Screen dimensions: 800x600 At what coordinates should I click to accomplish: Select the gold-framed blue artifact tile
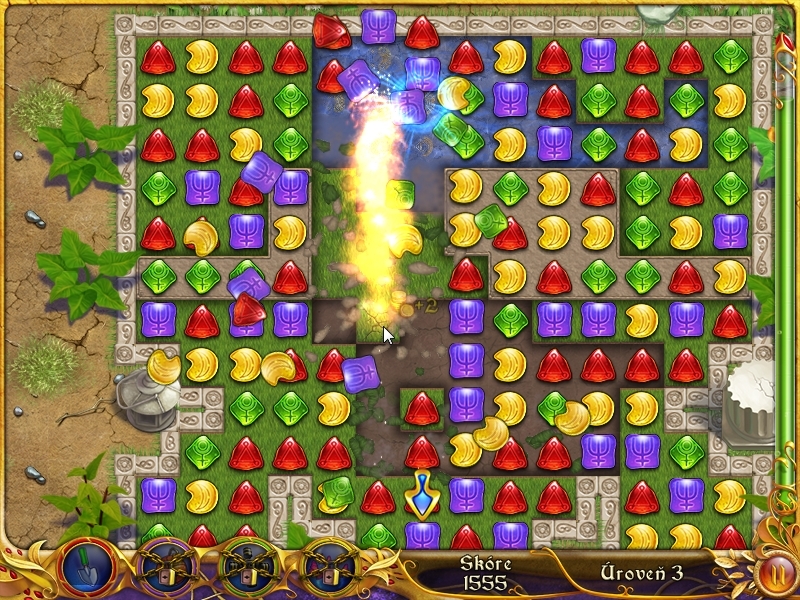coord(421,494)
